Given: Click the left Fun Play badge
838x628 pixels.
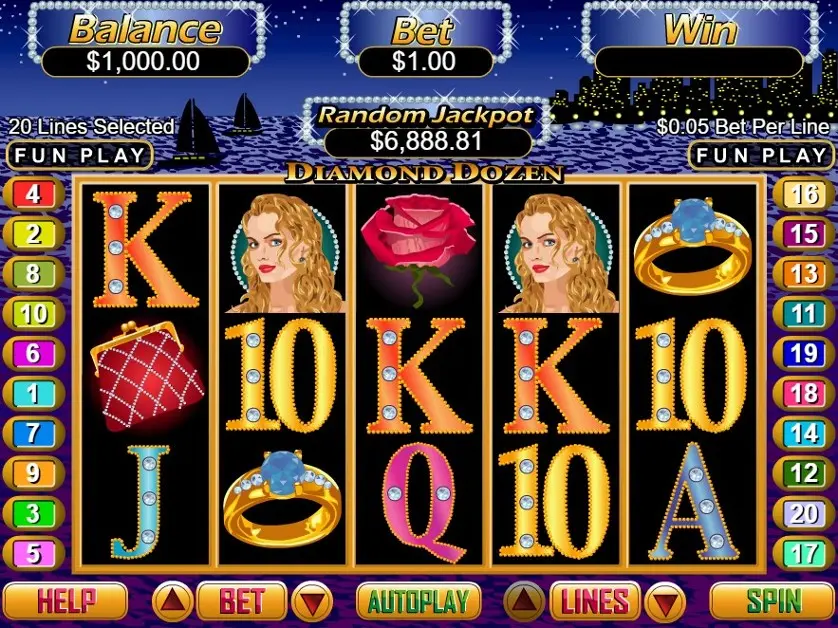Looking at the screenshot, I should (x=80, y=156).
